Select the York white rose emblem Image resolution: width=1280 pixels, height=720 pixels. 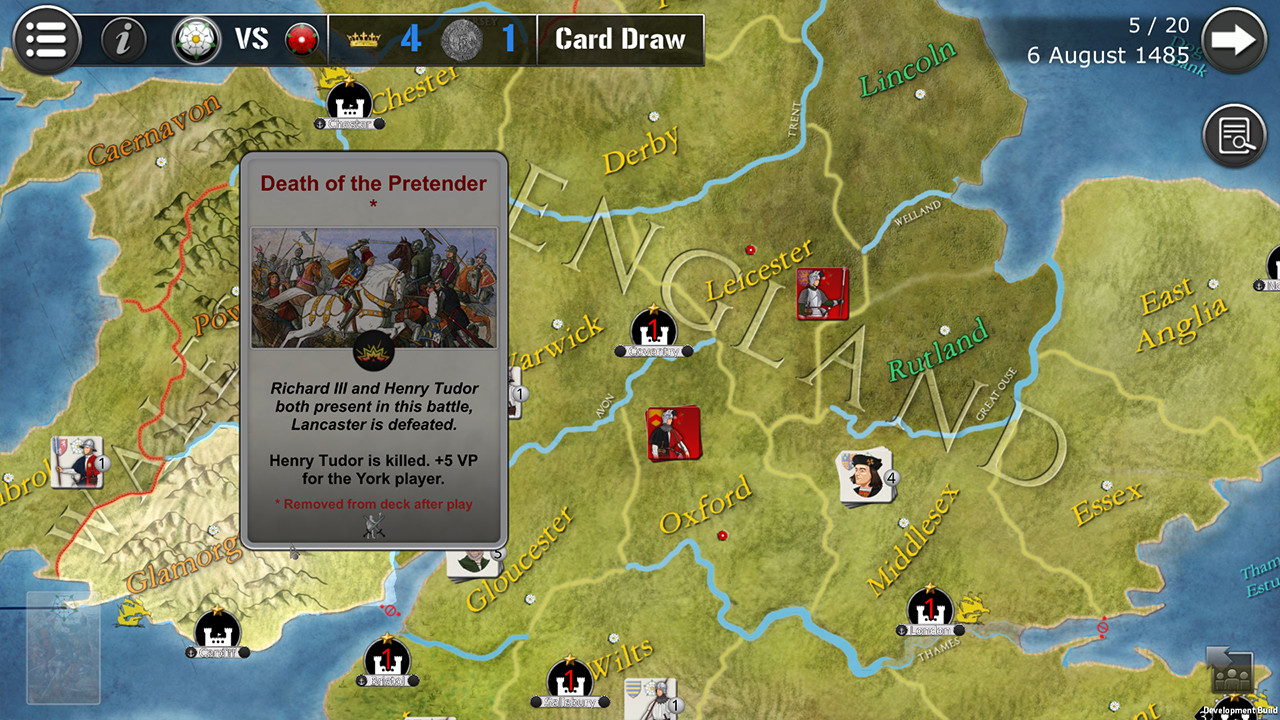tap(196, 40)
